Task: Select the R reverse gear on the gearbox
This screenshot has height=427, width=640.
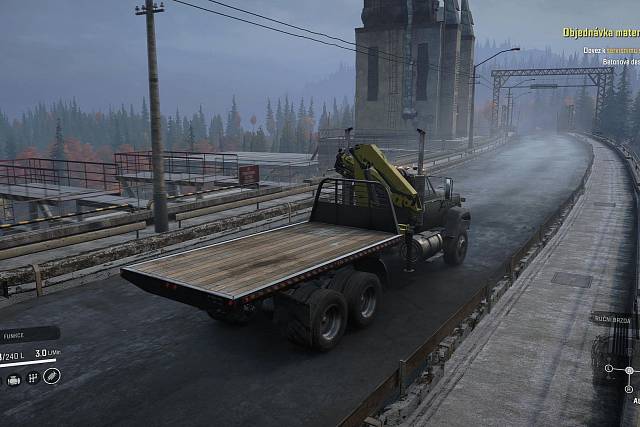Action: coord(628,389)
